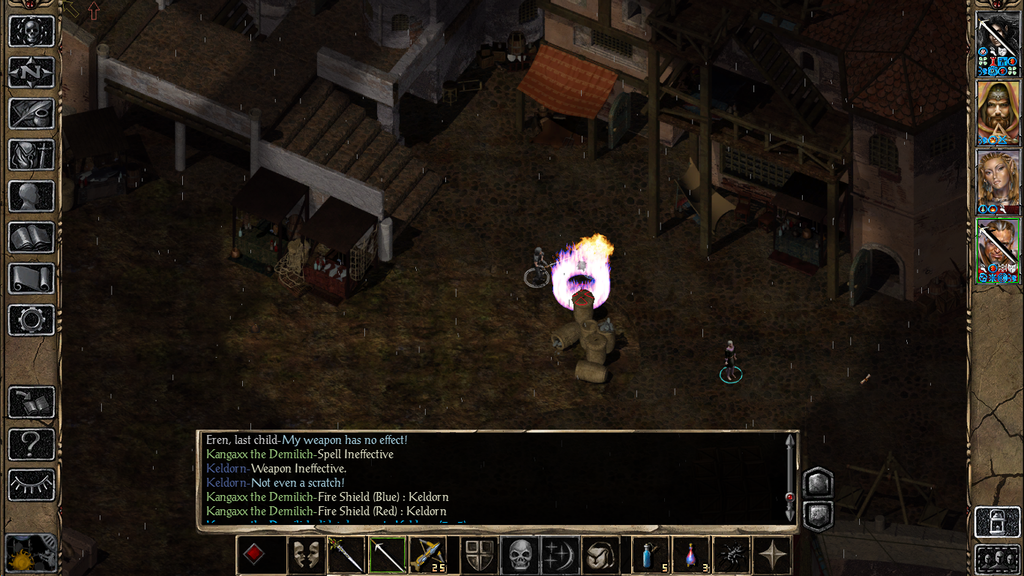This screenshot has width=1024, height=576.
Task: Open the backpack quick loot button
Action: coord(602,555)
